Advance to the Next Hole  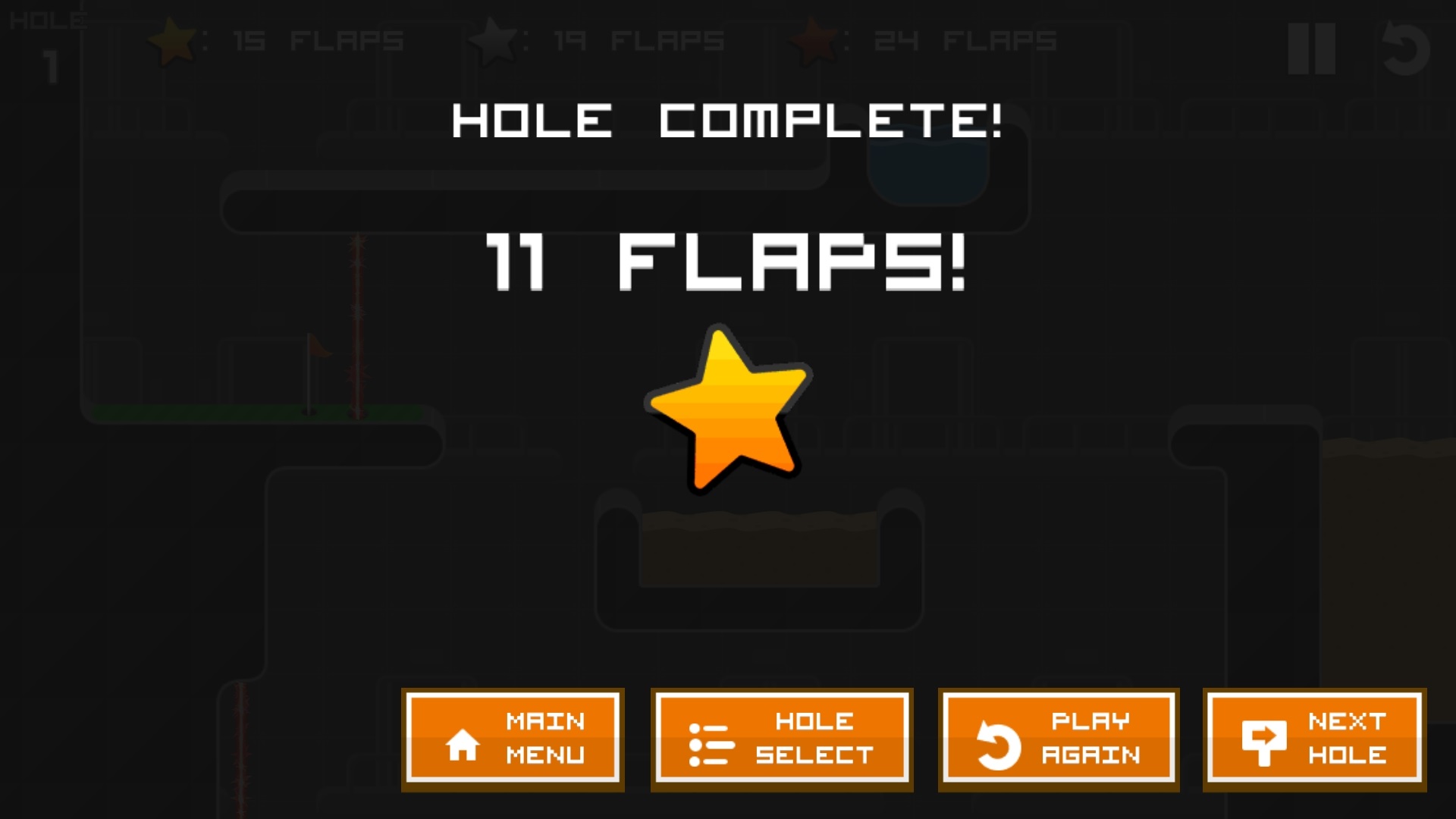[1314, 739]
